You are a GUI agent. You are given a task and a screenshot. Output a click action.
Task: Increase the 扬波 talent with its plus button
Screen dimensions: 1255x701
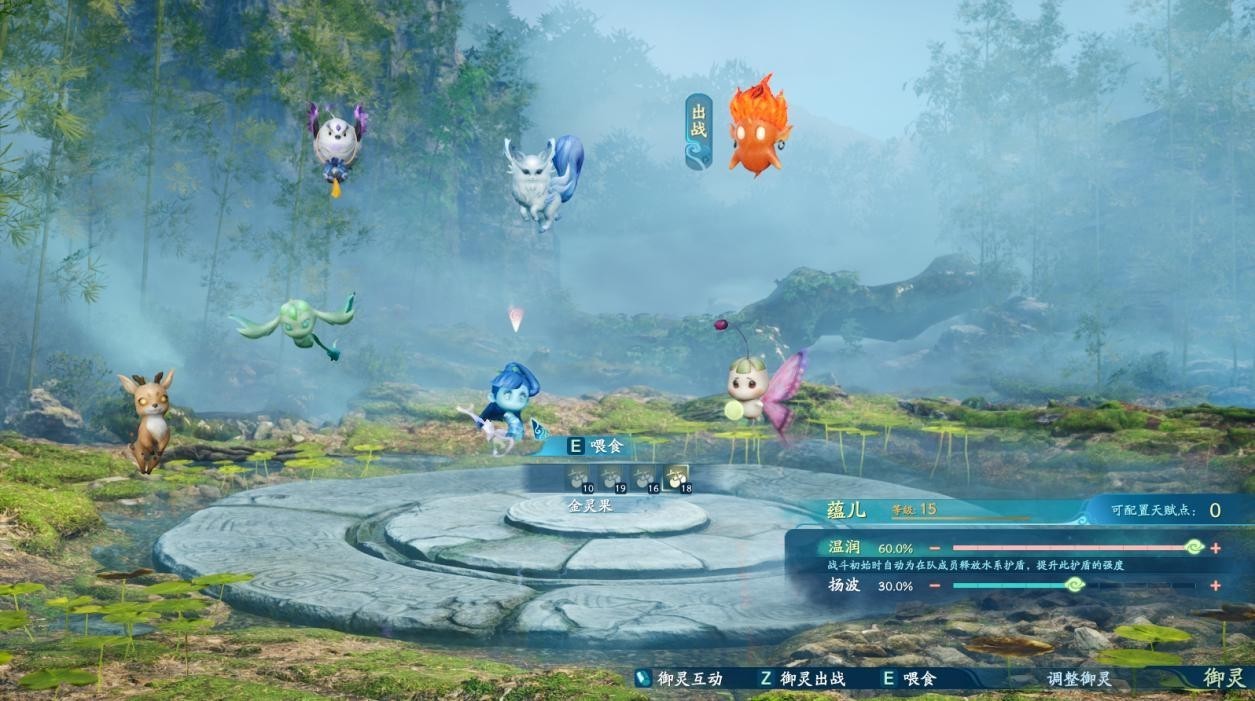tap(1215, 586)
